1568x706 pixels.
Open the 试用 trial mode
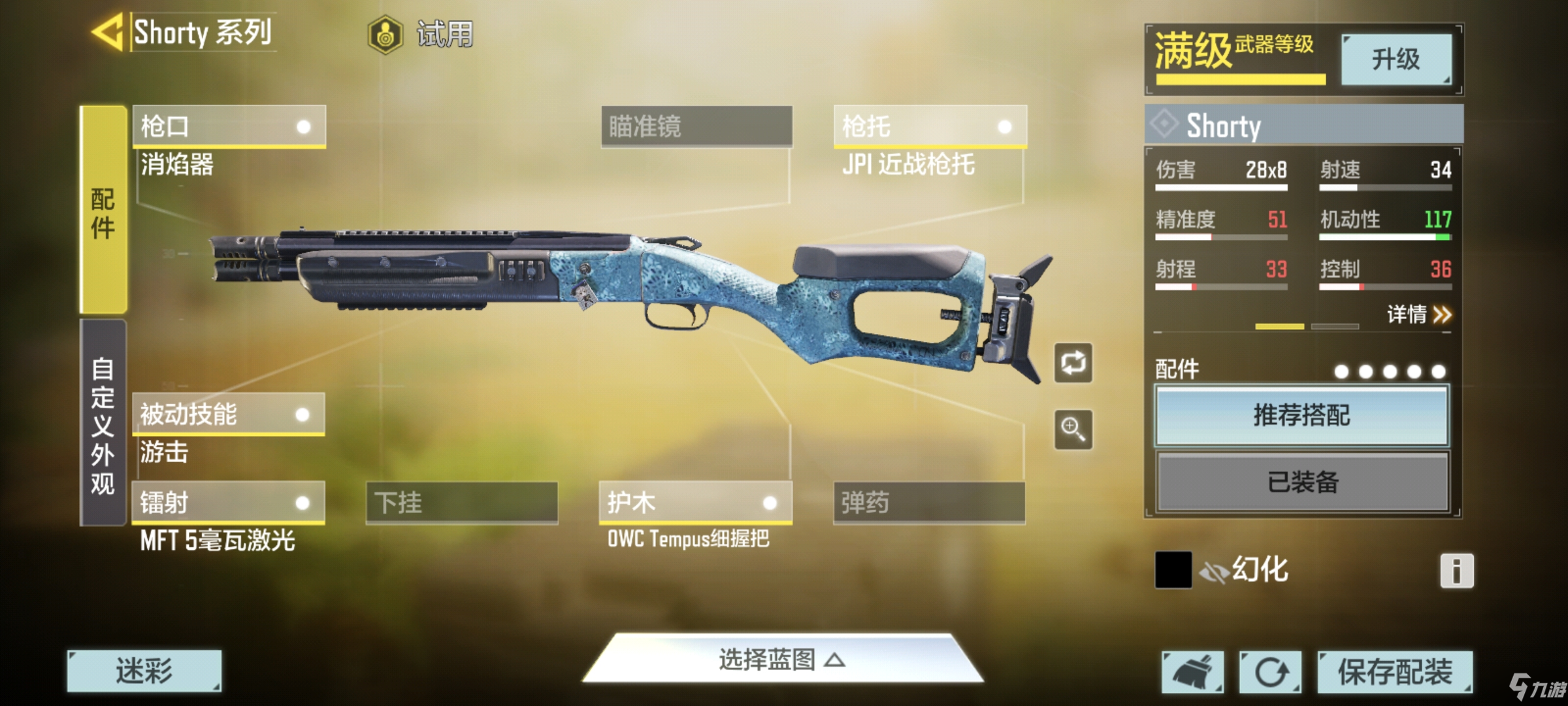(x=421, y=34)
